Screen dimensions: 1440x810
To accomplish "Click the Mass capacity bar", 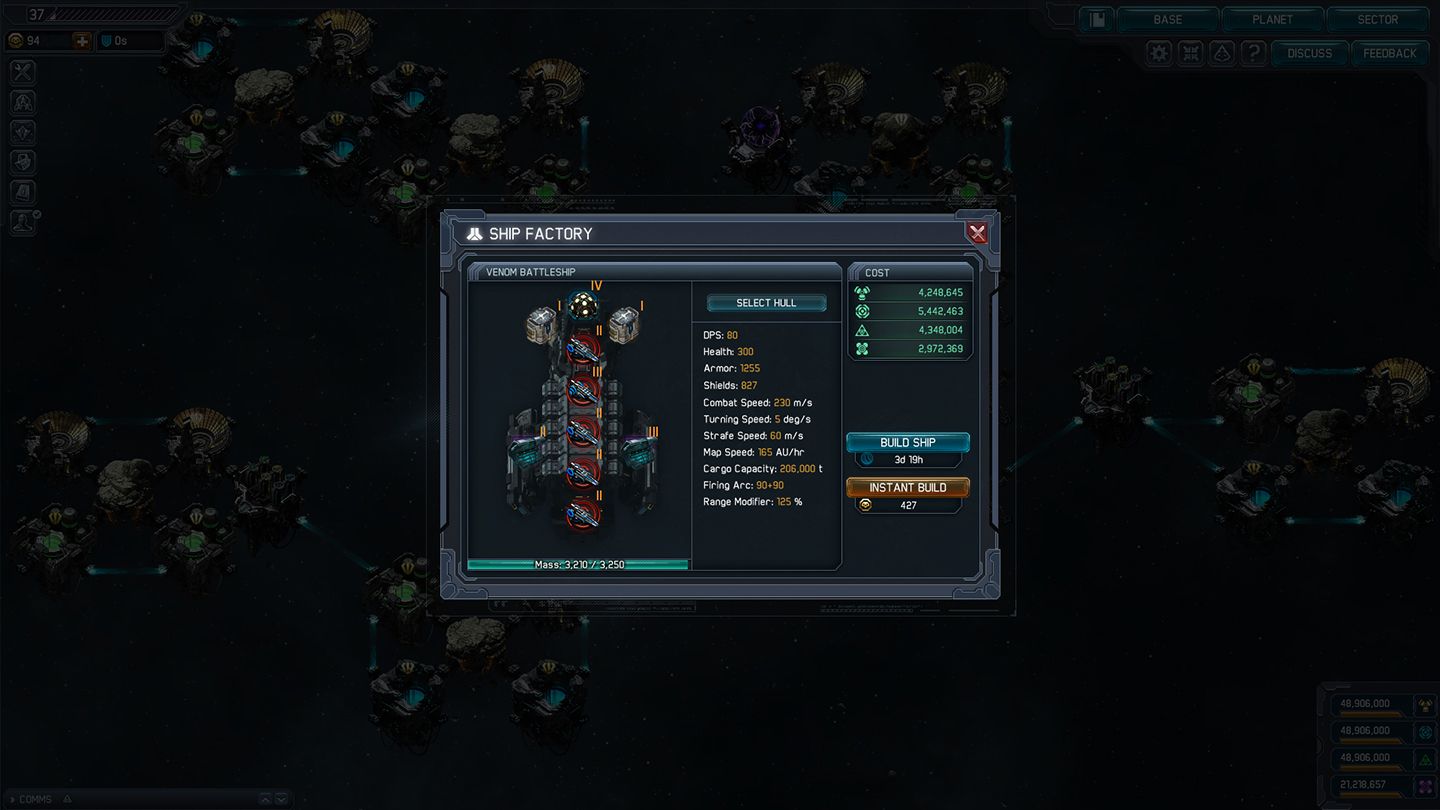I will coord(578,564).
